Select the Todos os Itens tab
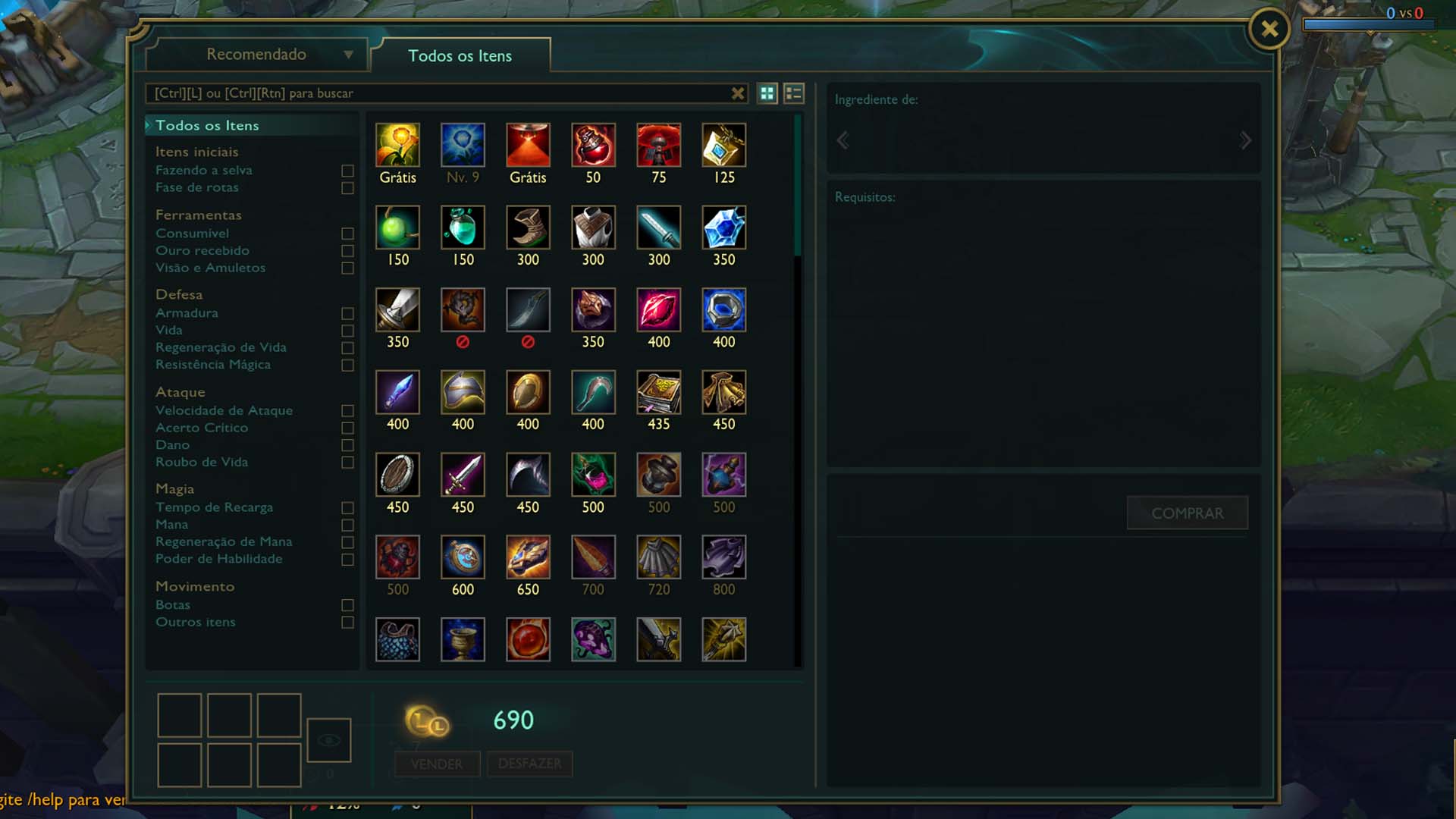The width and height of the screenshot is (1456, 819). coord(460,56)
